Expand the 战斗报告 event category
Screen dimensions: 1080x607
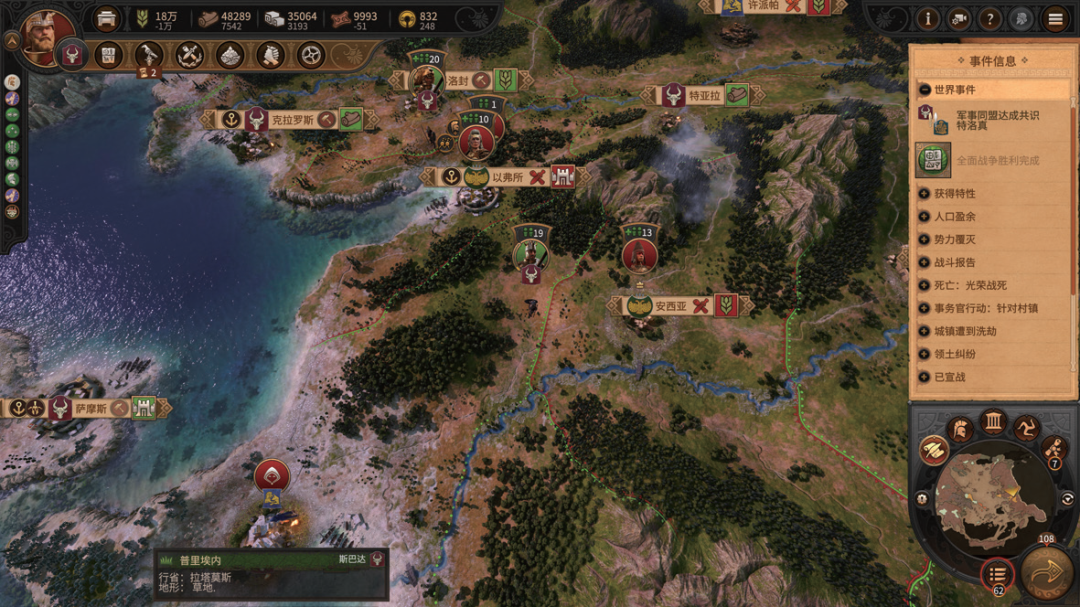tap(925, 262)
